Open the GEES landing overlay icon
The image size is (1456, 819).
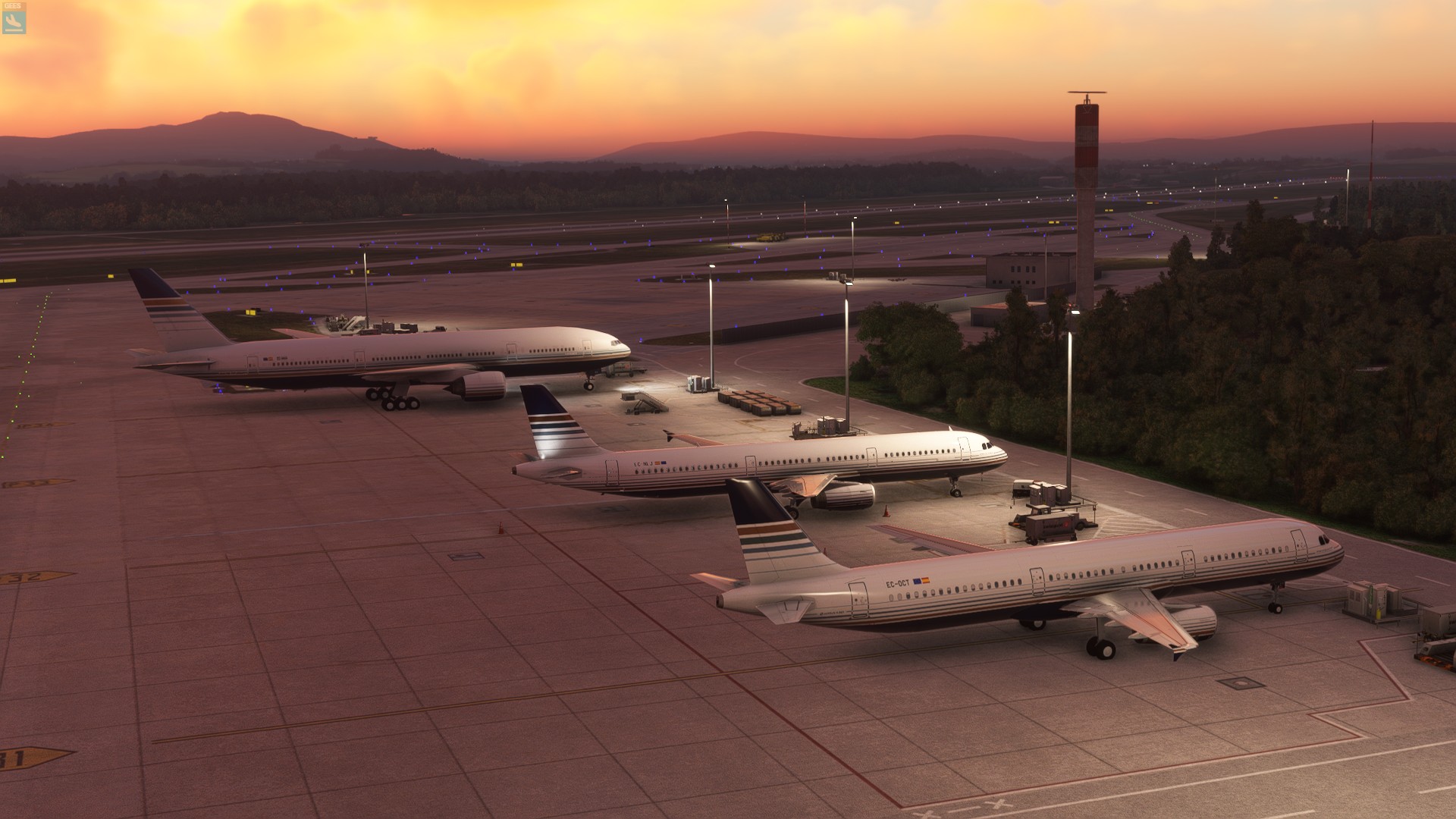[x=14, y=20]
